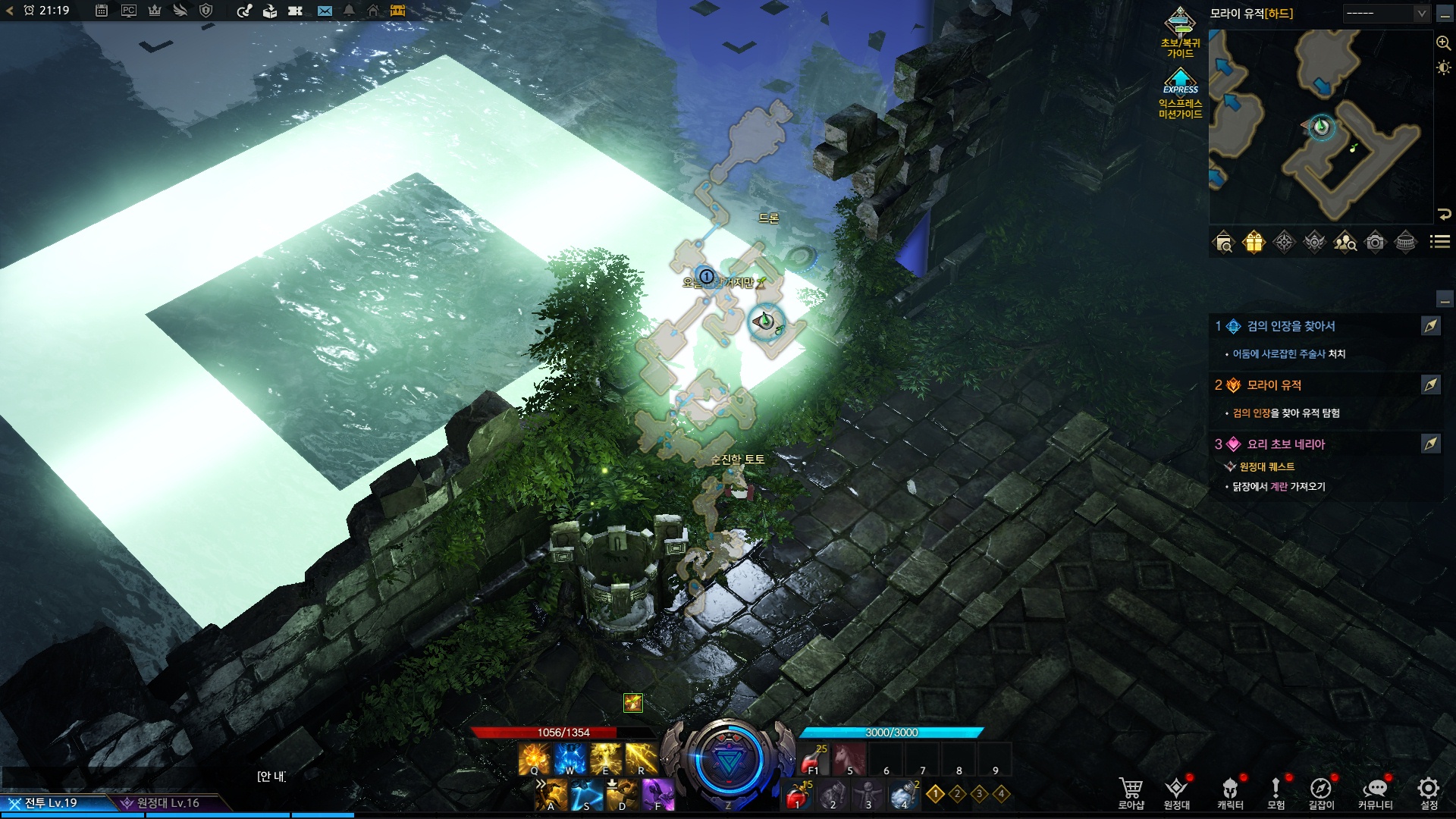Select the 요리 초보 네리아 quest entry
This screenshot has width=1456, height=819.
coord(1285,444)
